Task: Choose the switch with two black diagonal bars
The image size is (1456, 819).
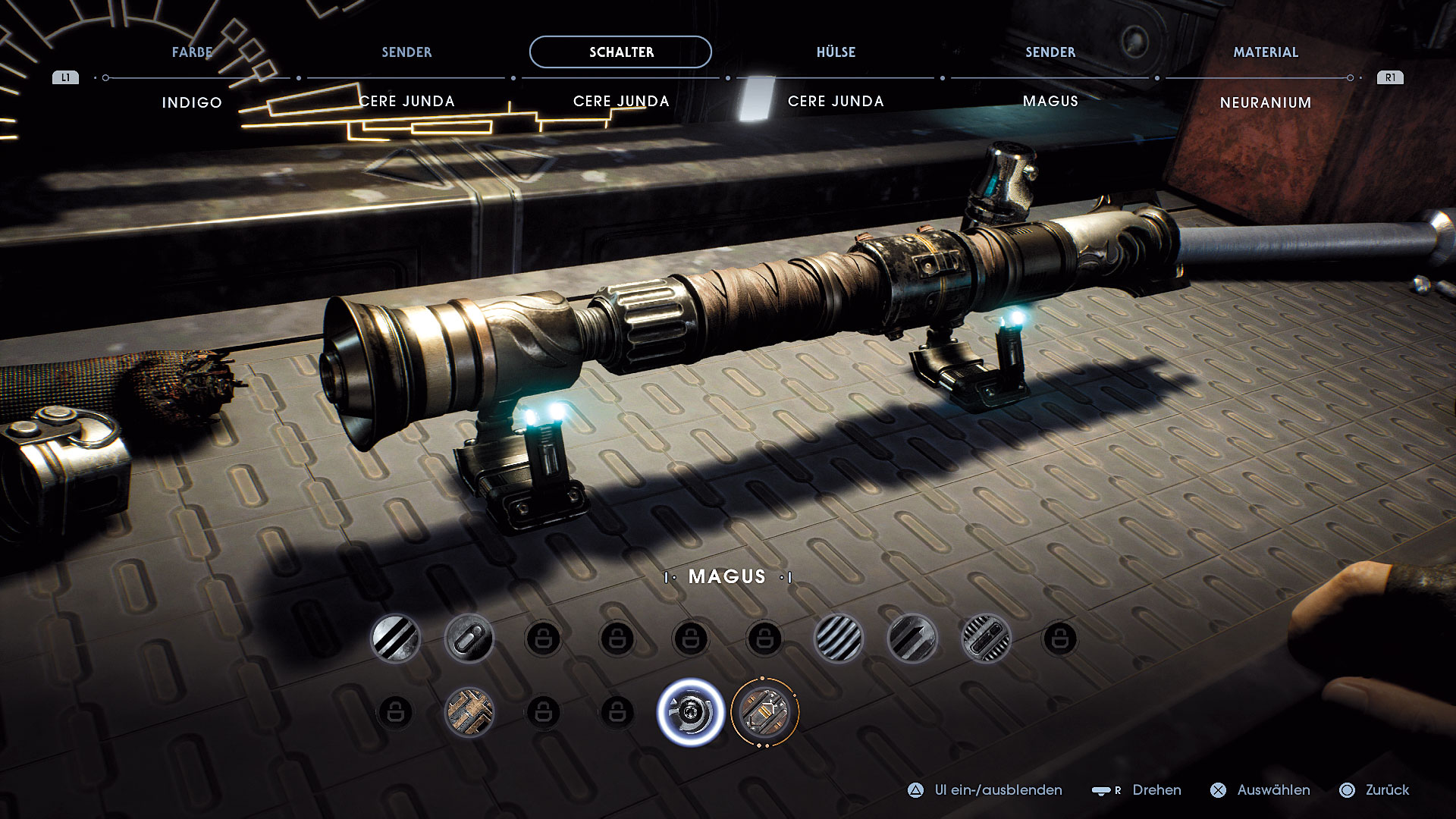Action: pyautogui.click(x=395, y=639)
